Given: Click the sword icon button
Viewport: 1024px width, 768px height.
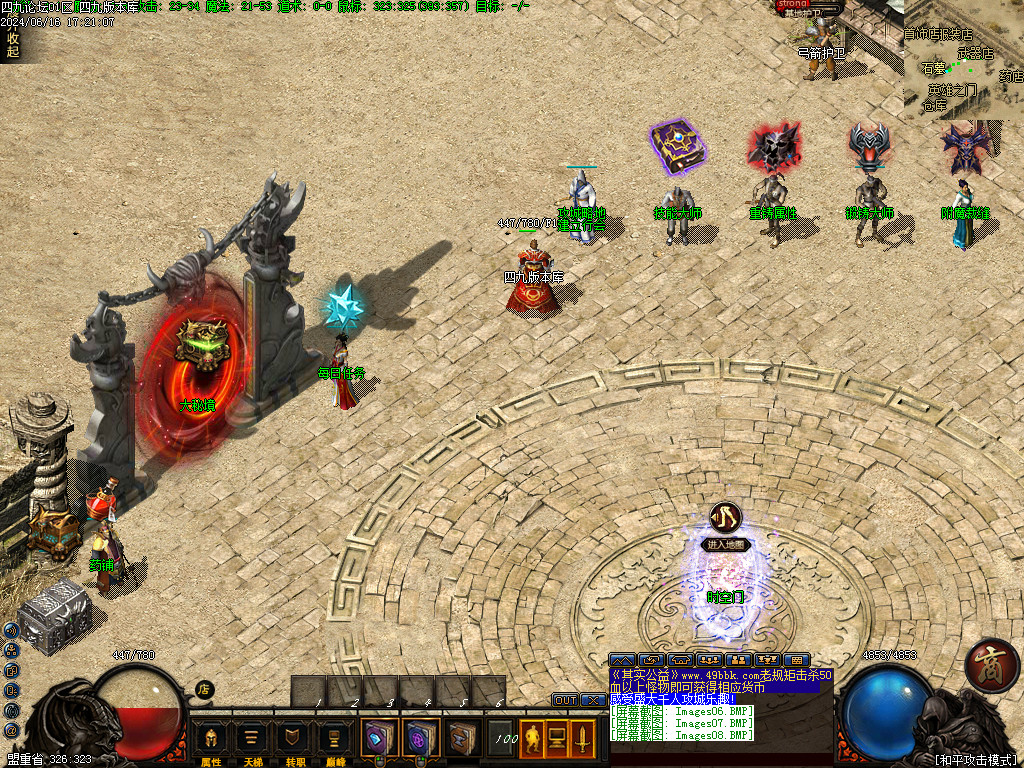Looking at the screenshot, I should pyautogui.click(x=581, y=739).
